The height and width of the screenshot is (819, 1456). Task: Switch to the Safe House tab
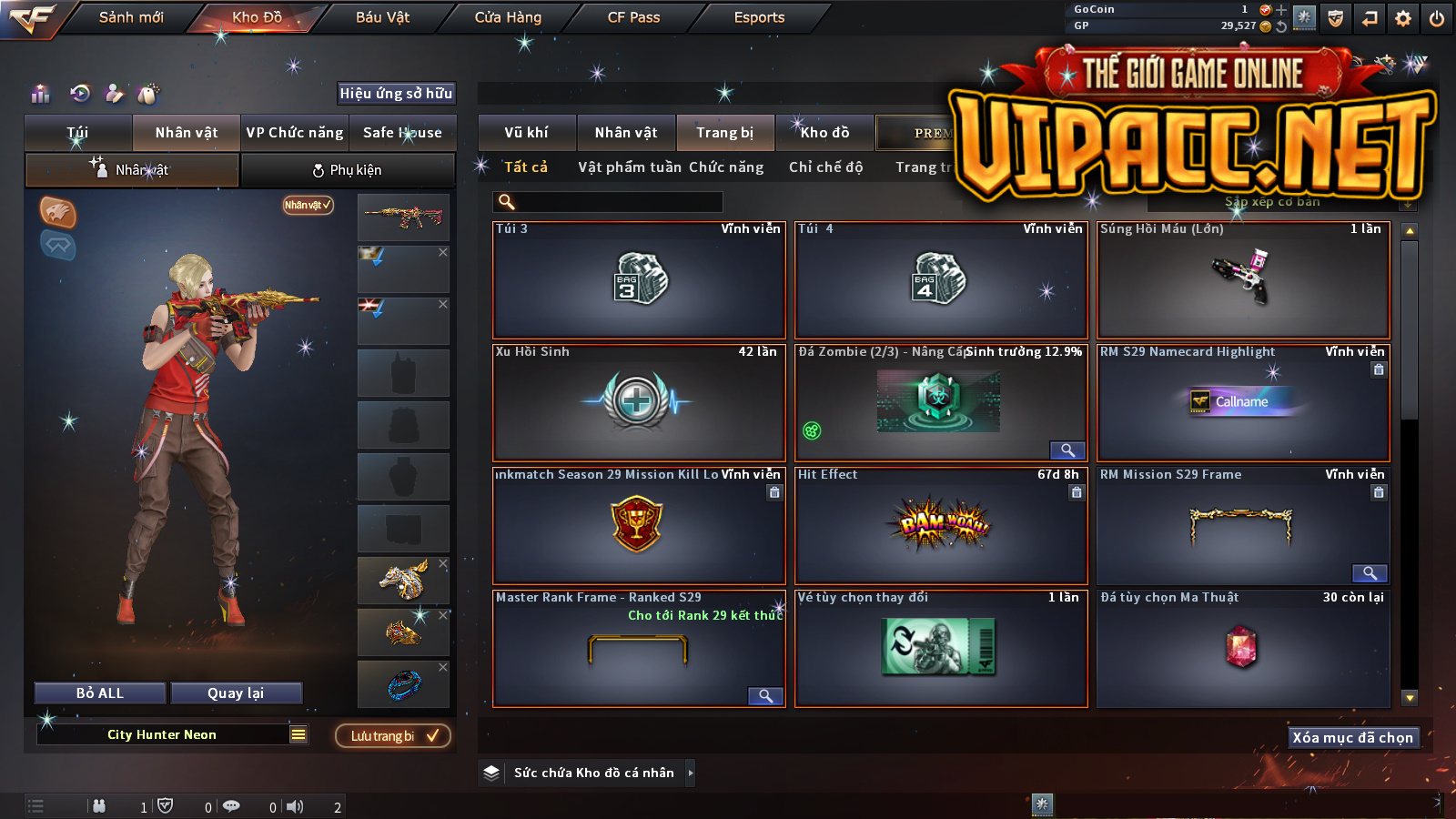pos(402,133)
